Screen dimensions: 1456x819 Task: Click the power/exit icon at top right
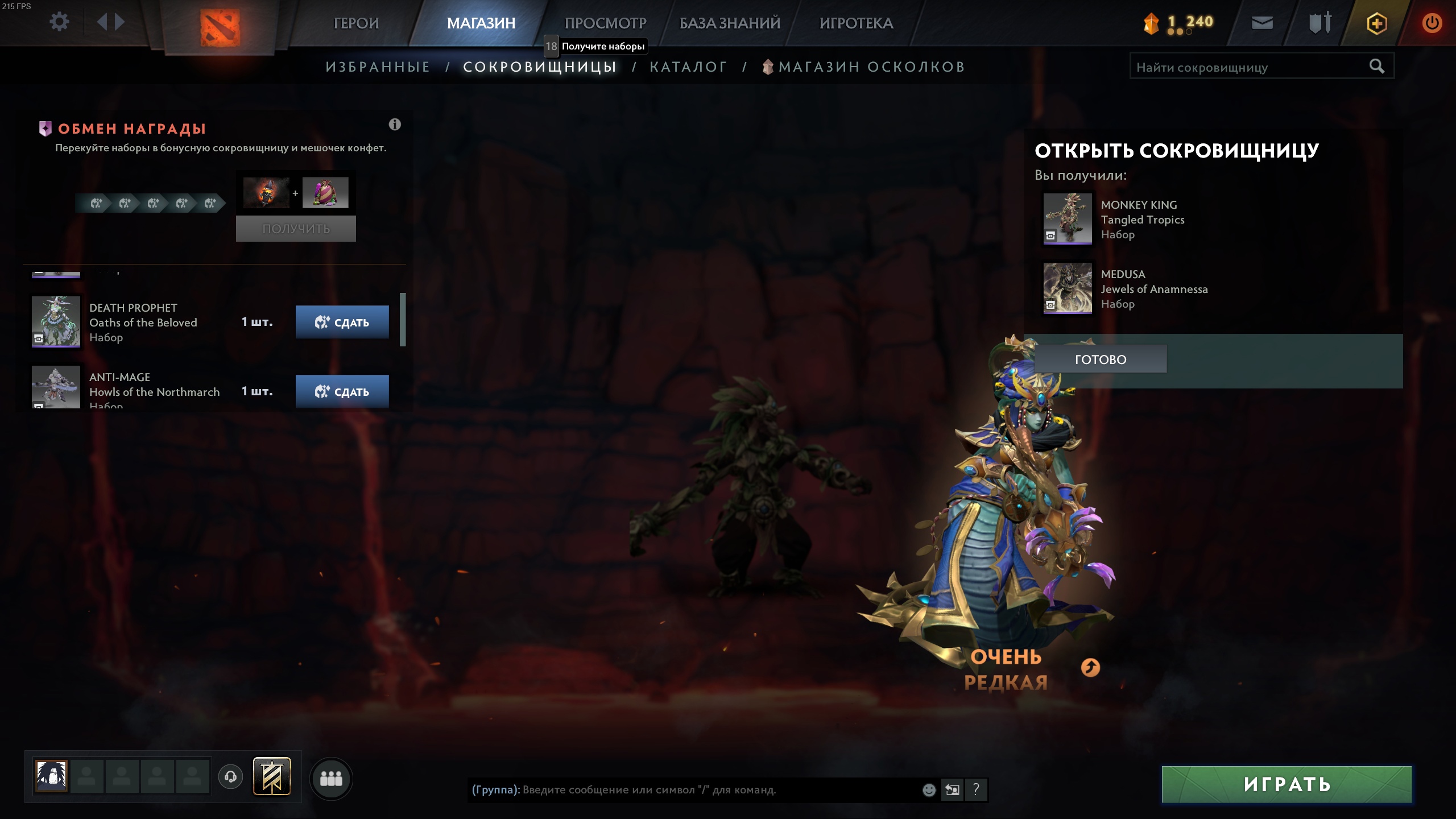[1432, 23]
